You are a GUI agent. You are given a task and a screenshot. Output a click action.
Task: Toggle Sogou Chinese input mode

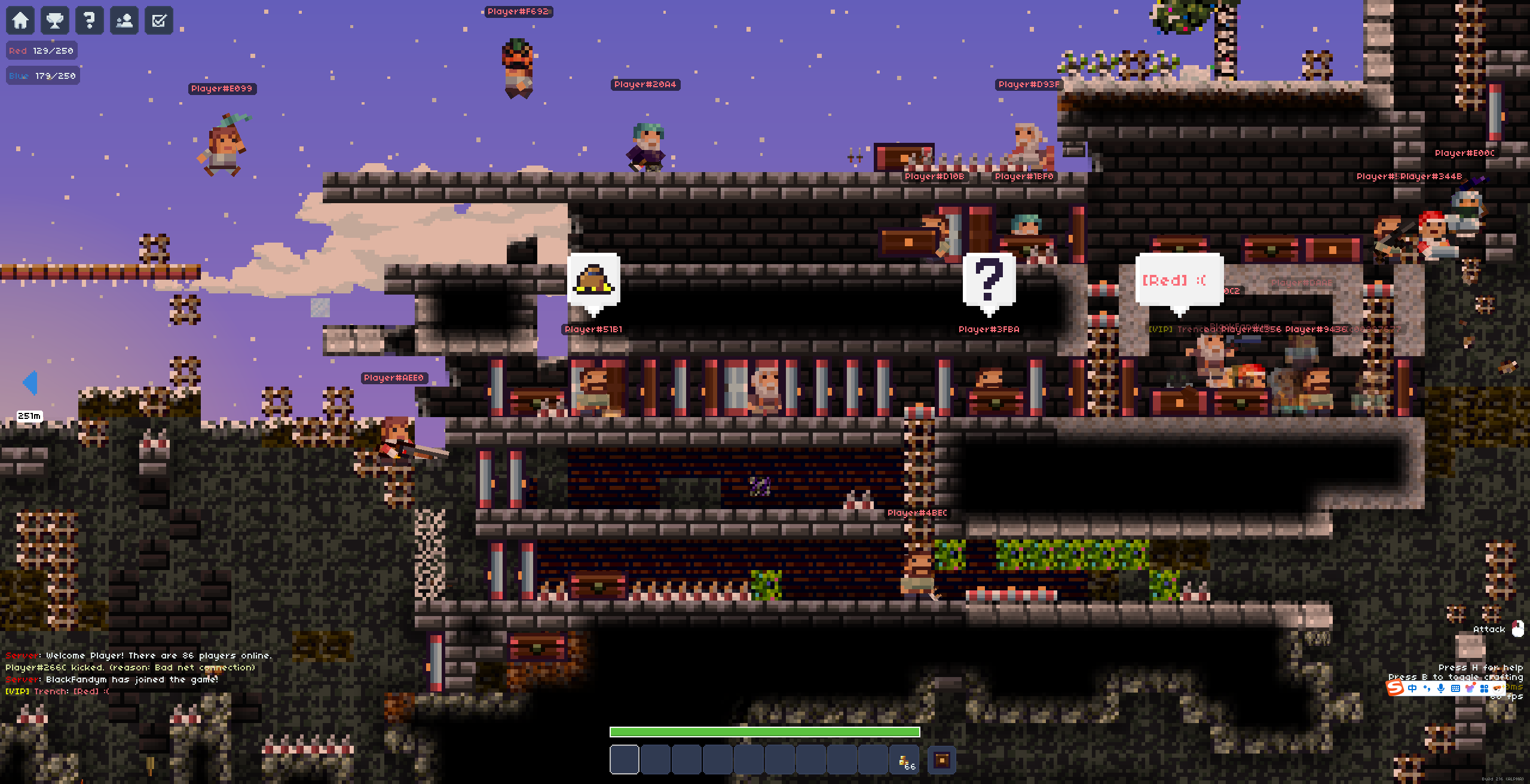click(1412, 688)
